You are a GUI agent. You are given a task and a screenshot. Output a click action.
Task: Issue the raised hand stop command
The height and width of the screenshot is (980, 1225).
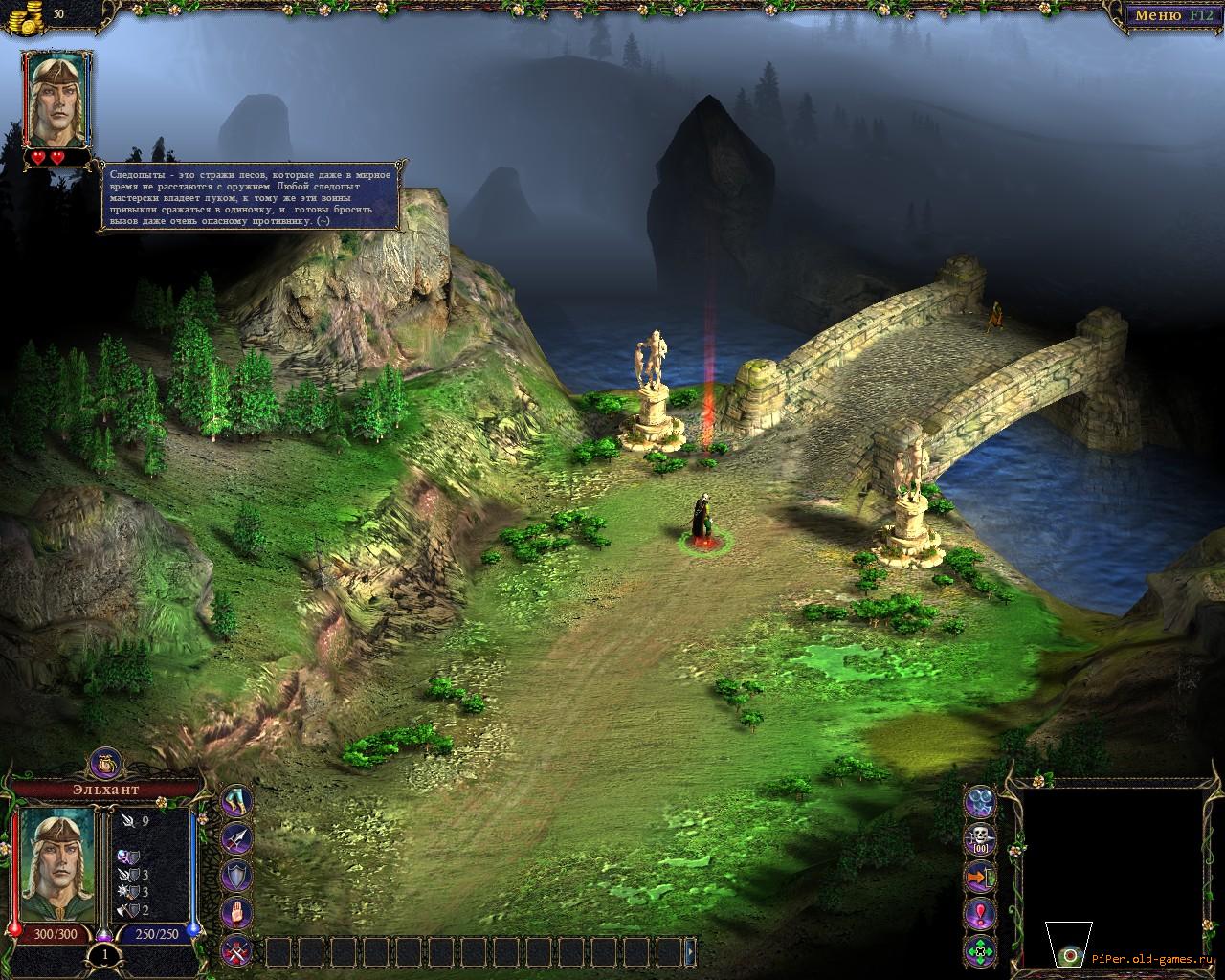point(236,913)
